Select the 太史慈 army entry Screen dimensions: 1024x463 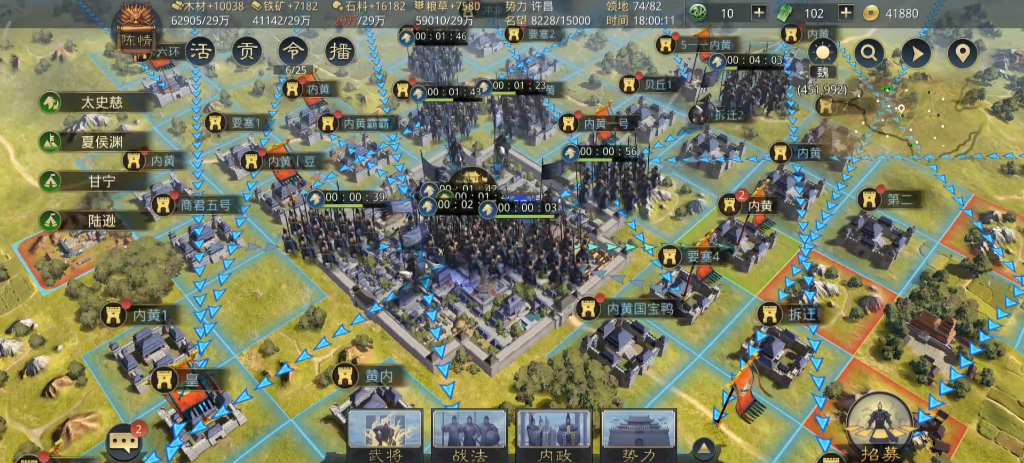click(95, 102)
